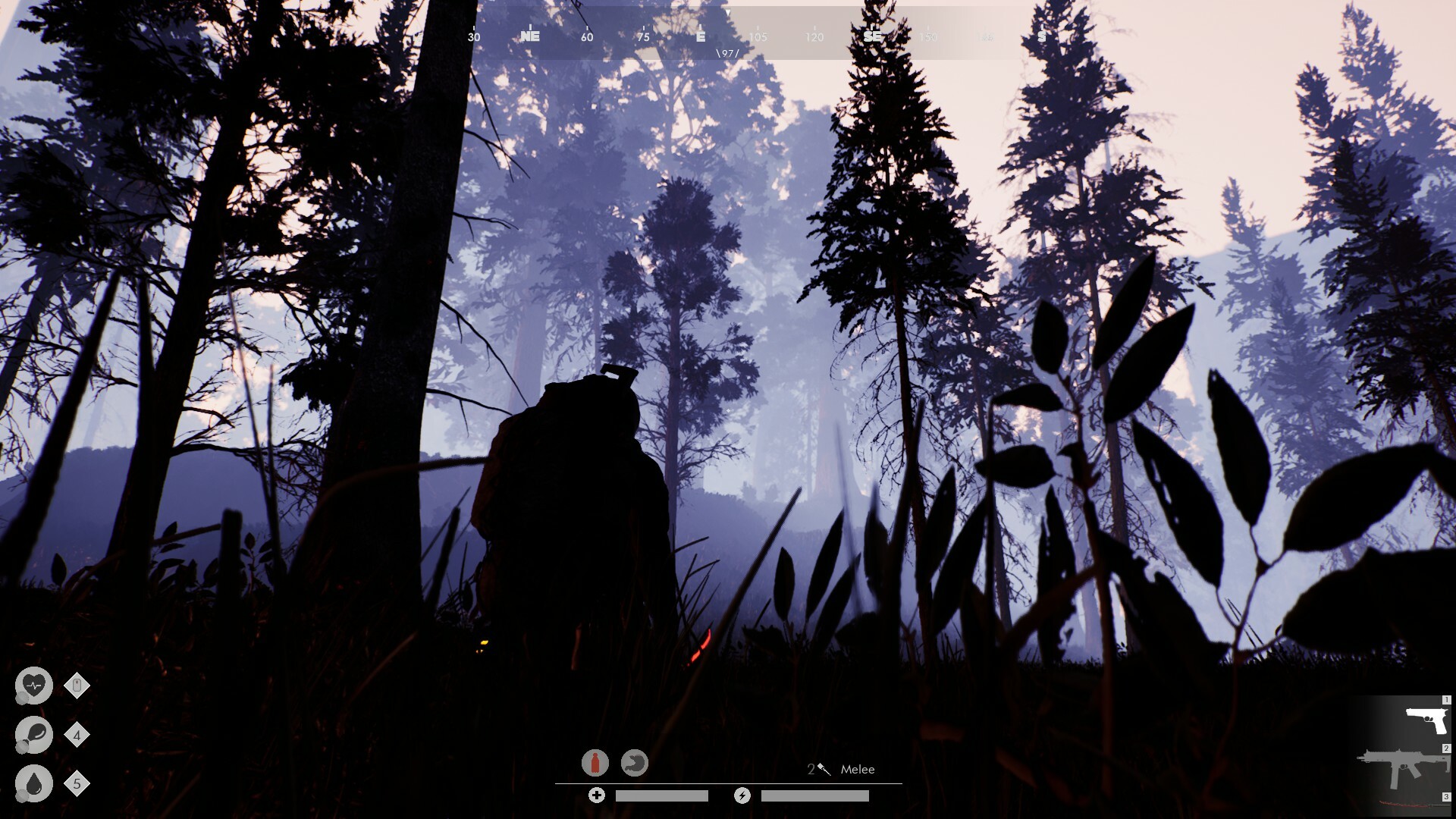
Task: Click the Melee label text
Action: click(x=856, y=769)
